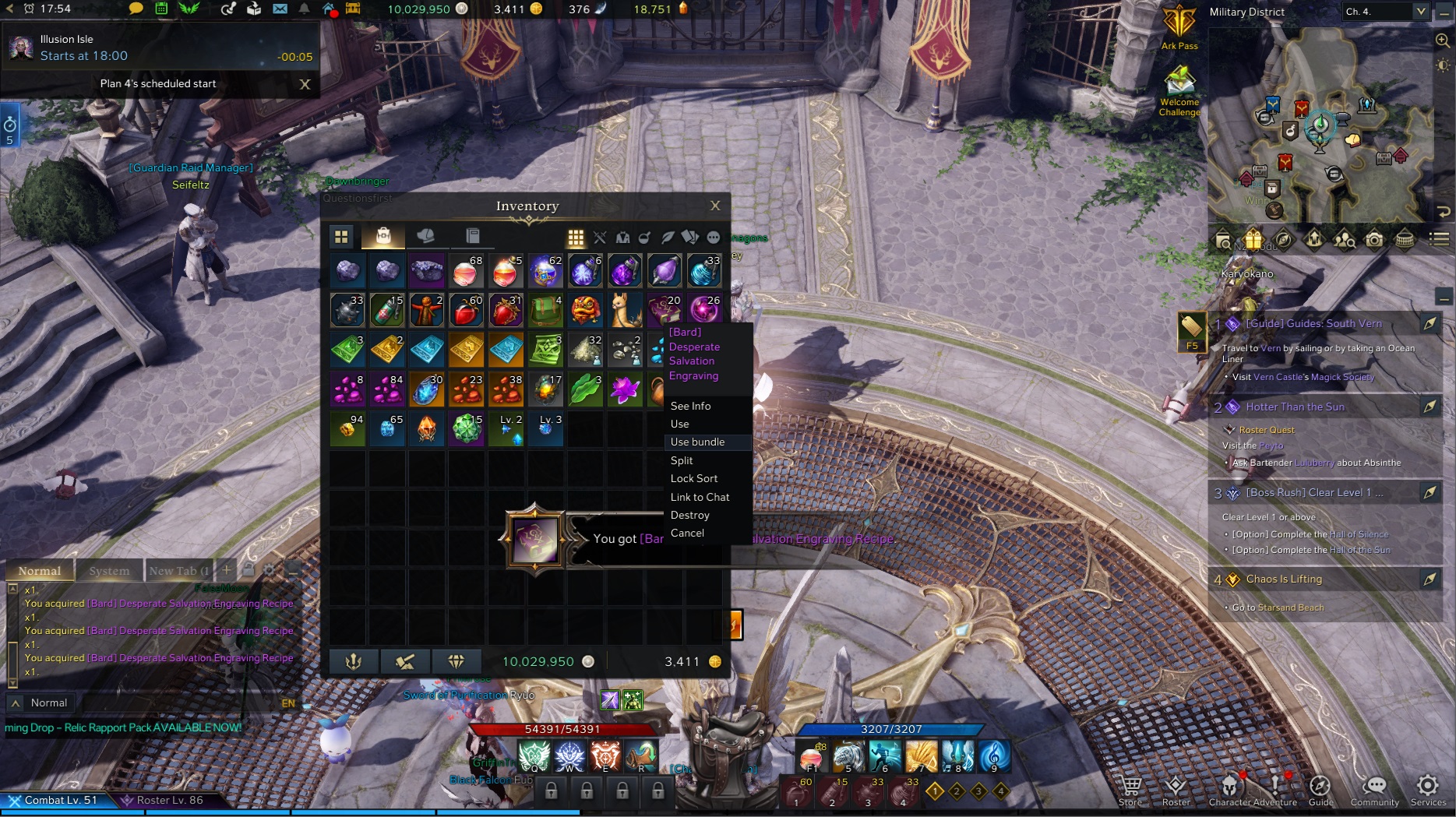Click Cancel in the item context menu

[x=687, y=534]
